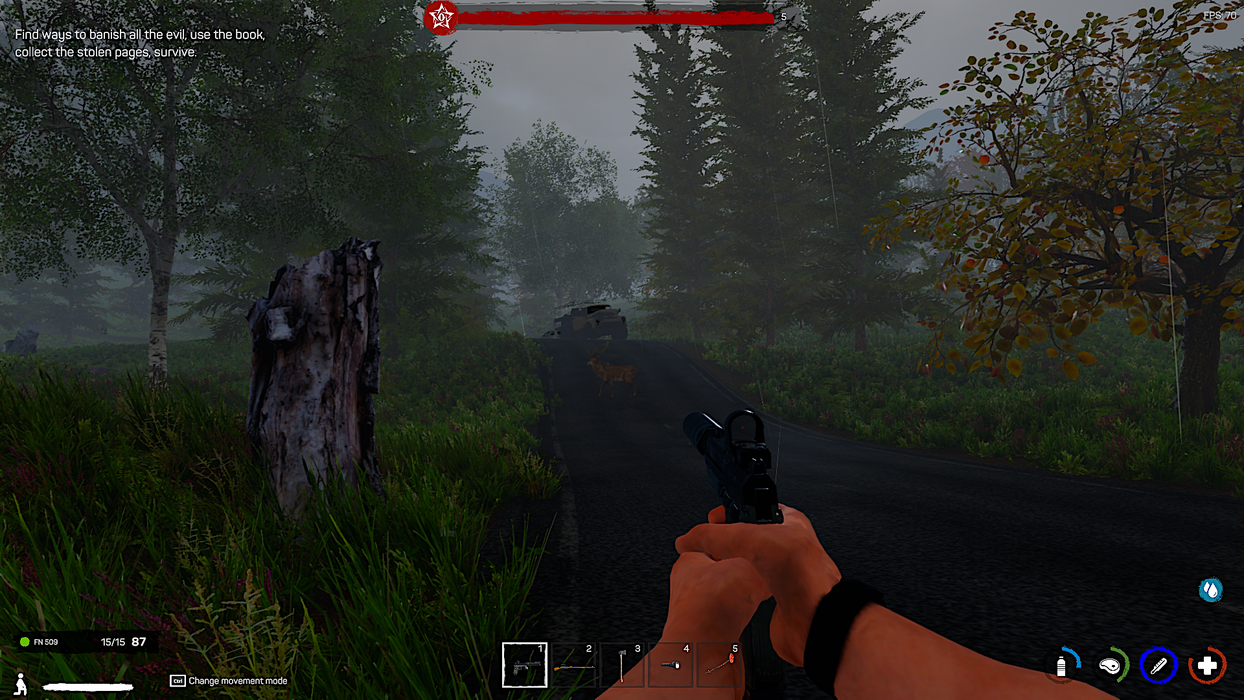Click the water droplets wetness indicator
The height and width of the screenshot is (700, 1244).
coord(1211,590)
